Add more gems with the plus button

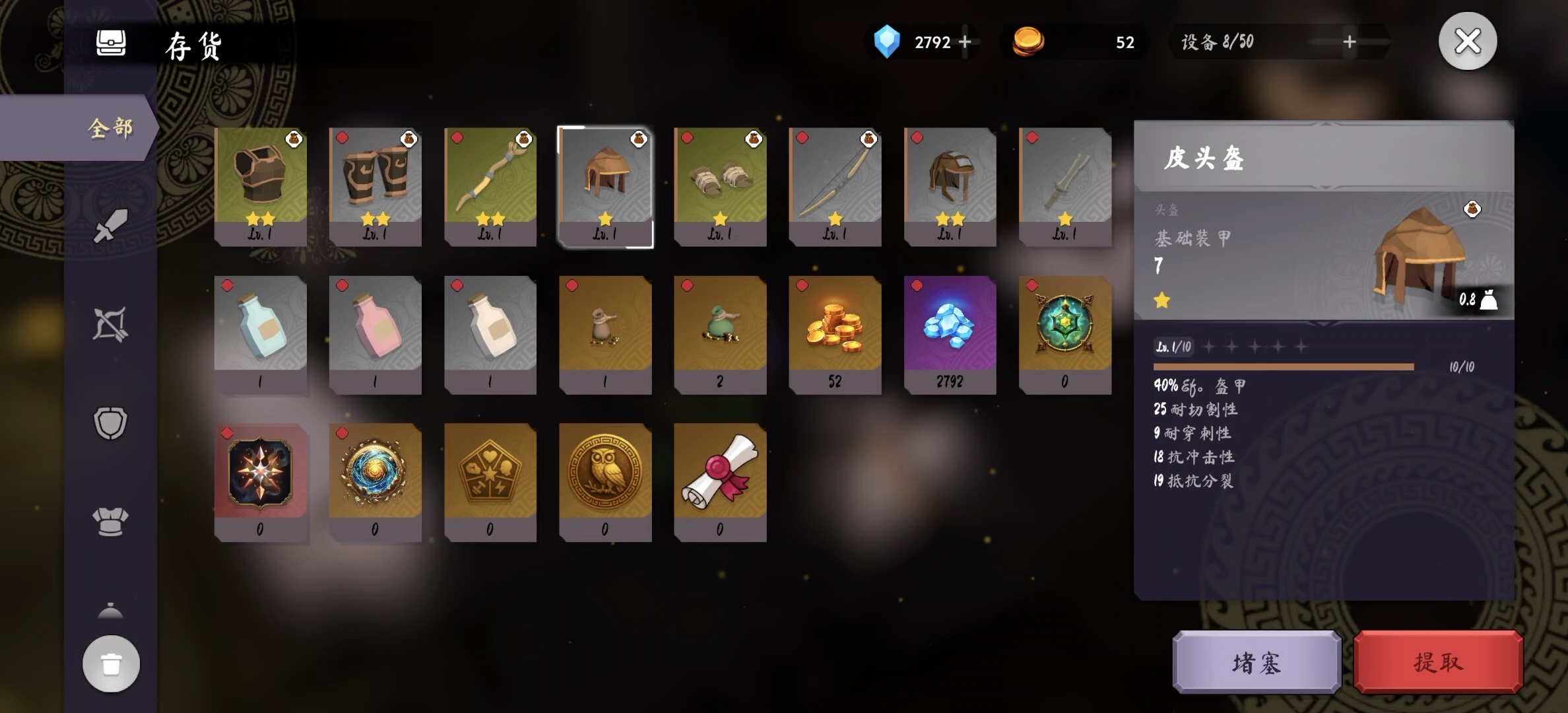point(965,42)
